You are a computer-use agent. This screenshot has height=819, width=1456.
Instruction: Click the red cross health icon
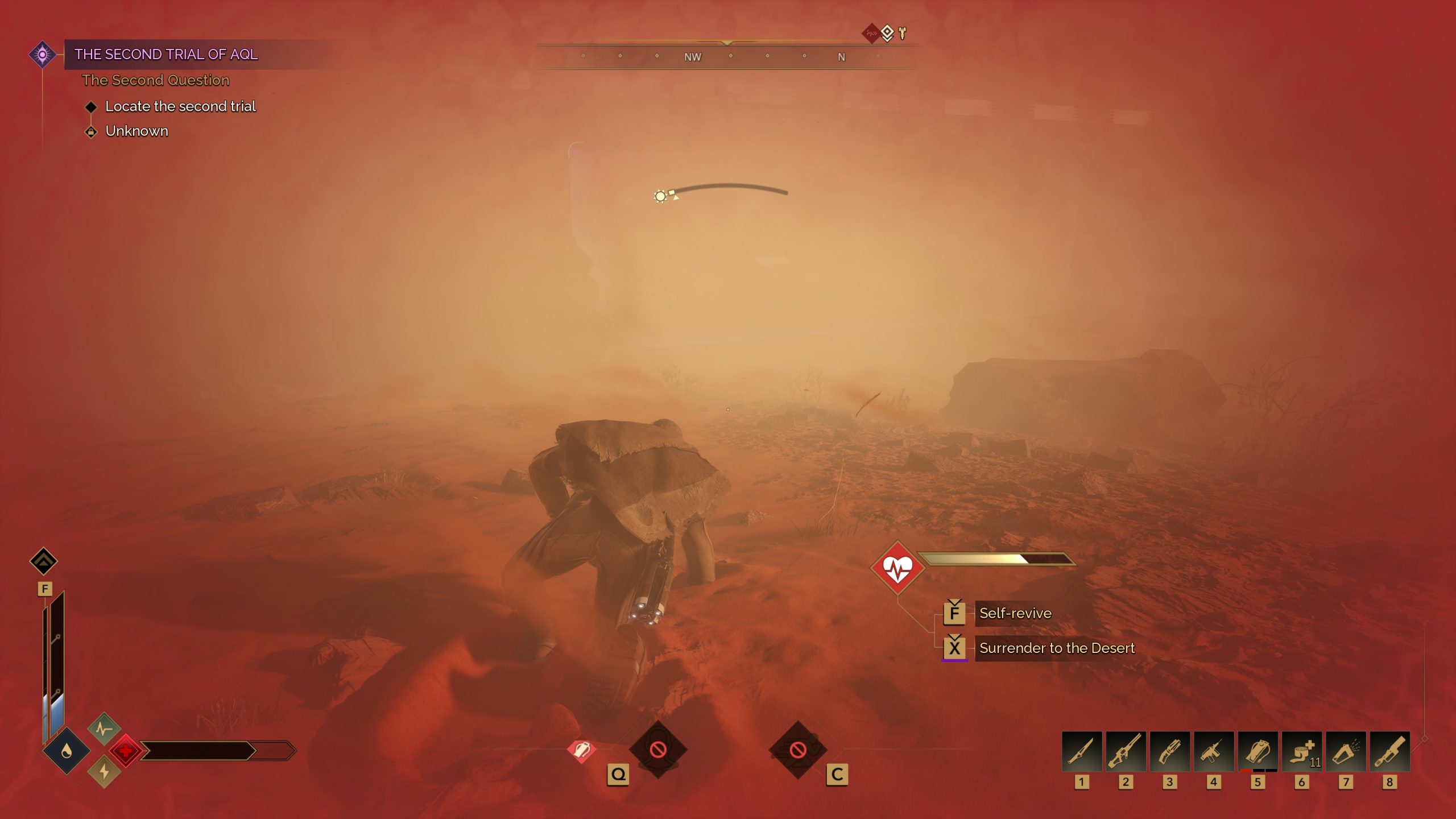[x=126, y=751]
